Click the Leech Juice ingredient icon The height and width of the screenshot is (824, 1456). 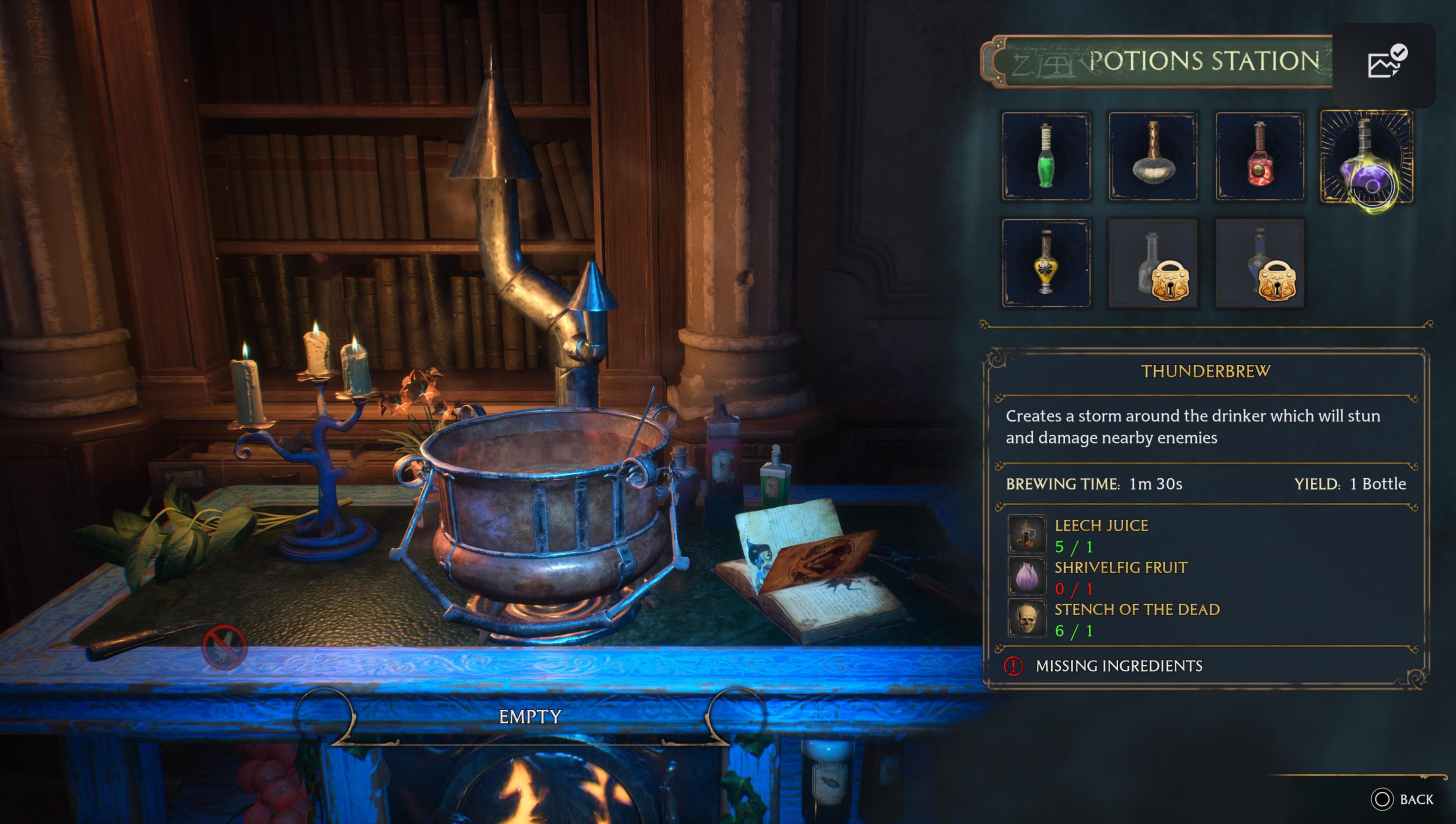[x=1026, y=534]
